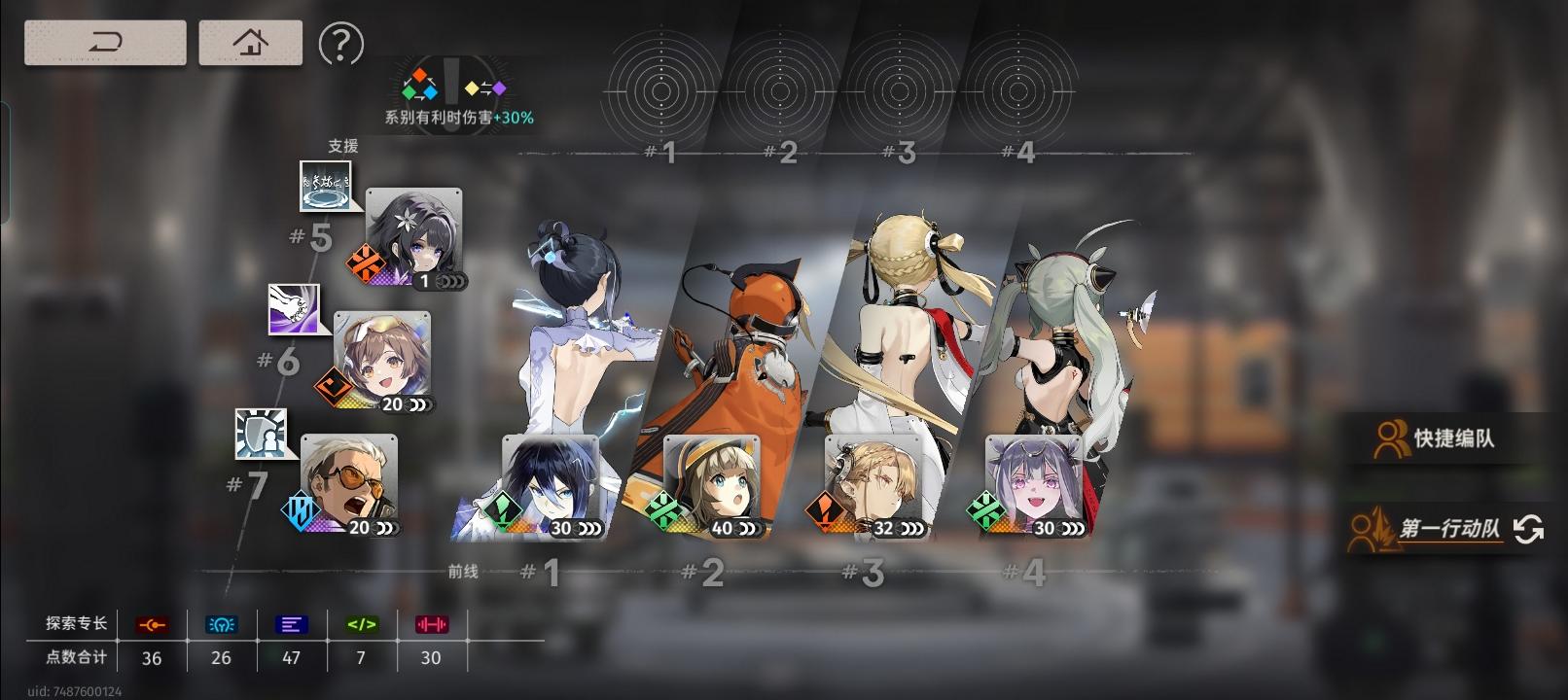The height and width of the screenshot is (700, 1568).
Task: Select the green code </> expertise icon
Action: (x=361, y=625)
